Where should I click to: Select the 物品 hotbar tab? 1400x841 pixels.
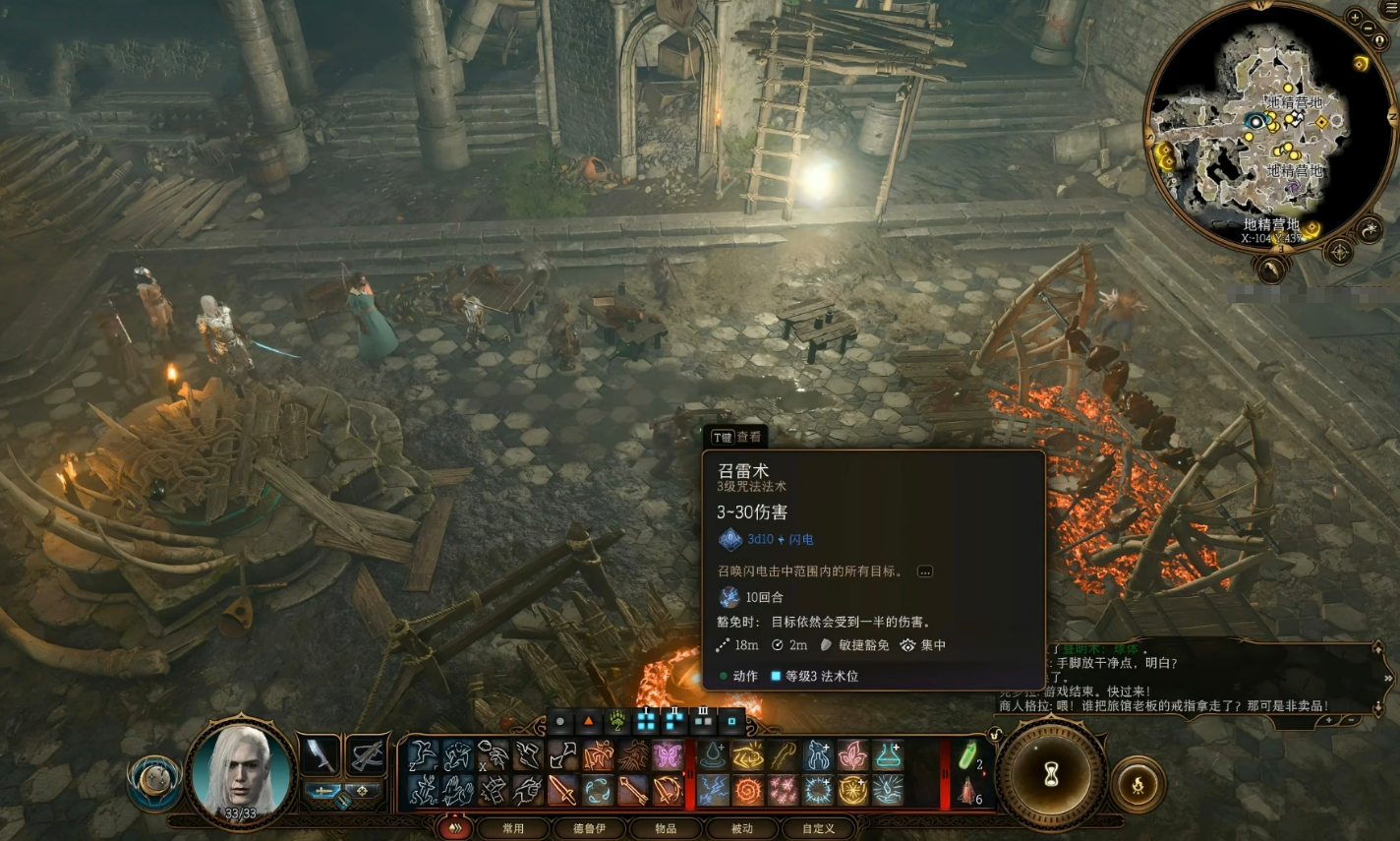pyautogui.click(x=666, y=828)
